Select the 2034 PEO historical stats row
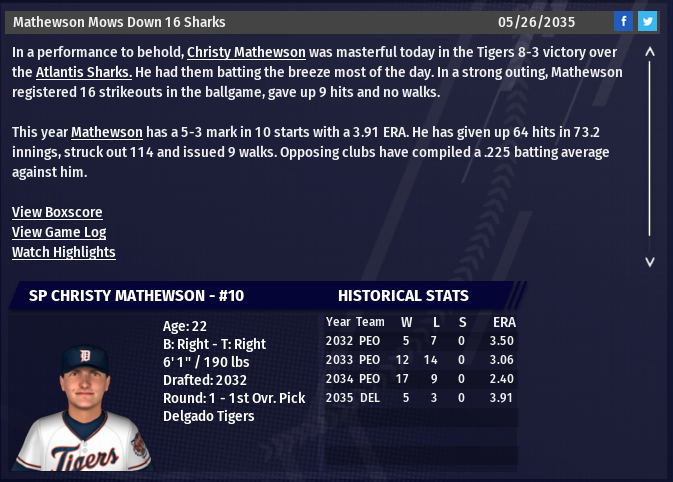Image resolution: width=673 pixels, height=482 pixels. (x=420, y=379)
